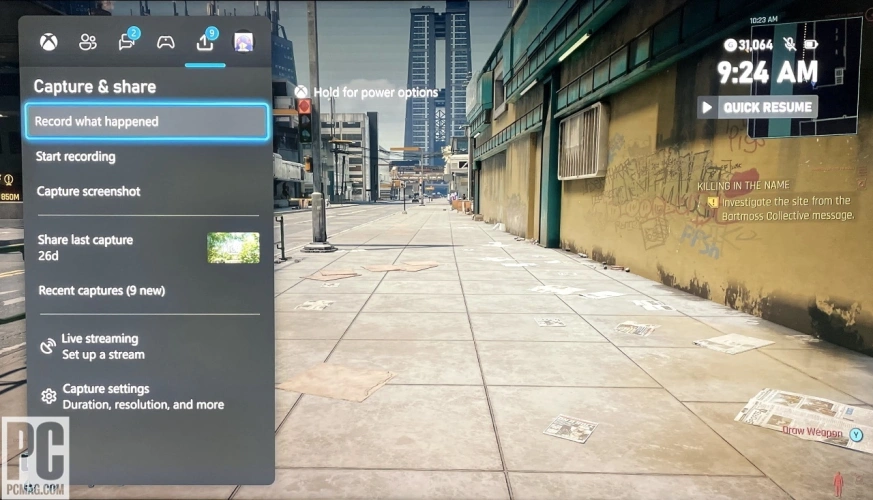Open the profile avatar tab
Viewport: 873px width, 500px height.
(243, 42)
